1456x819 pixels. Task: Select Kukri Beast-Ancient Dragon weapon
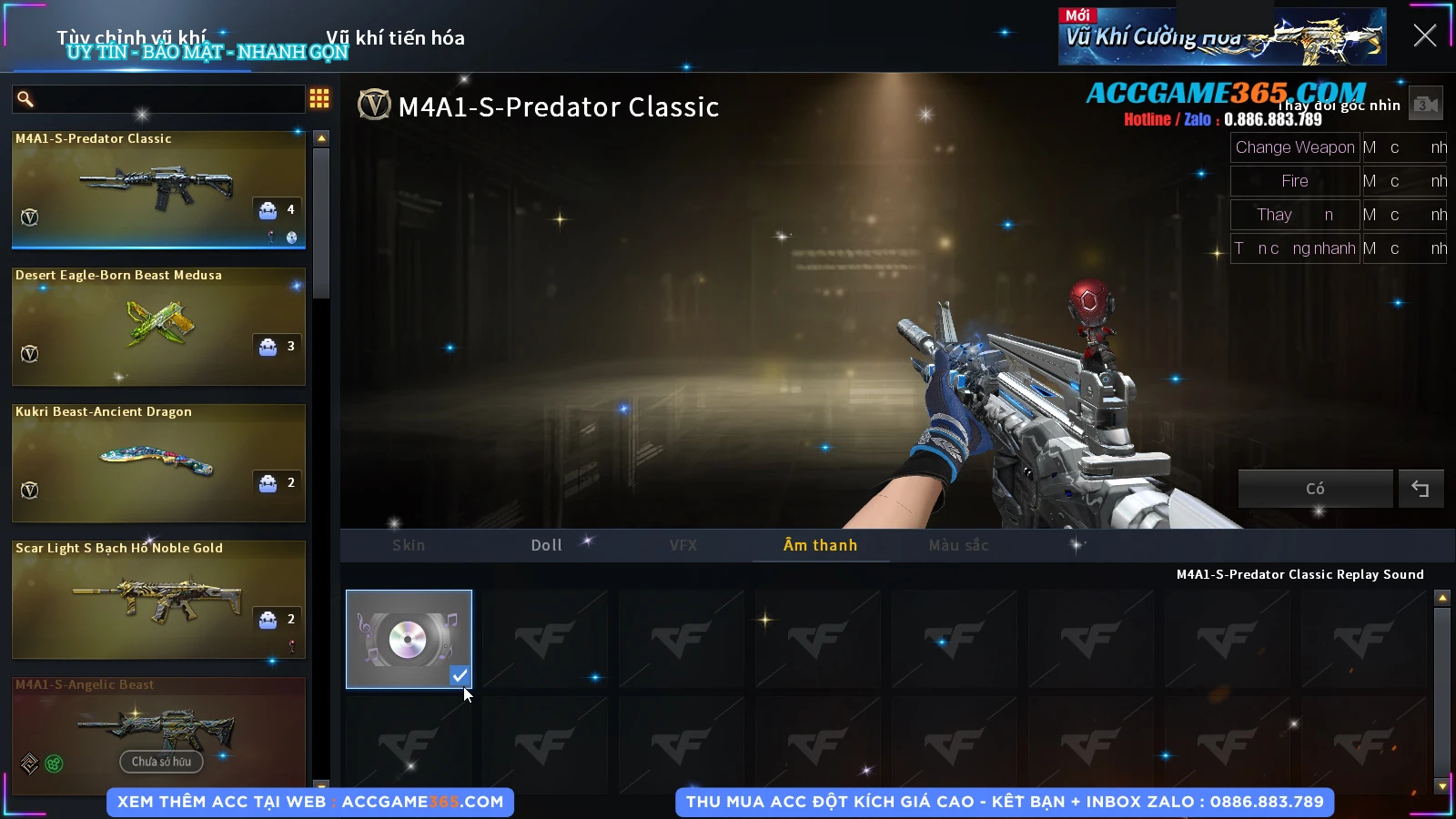(x=158, y=462)
